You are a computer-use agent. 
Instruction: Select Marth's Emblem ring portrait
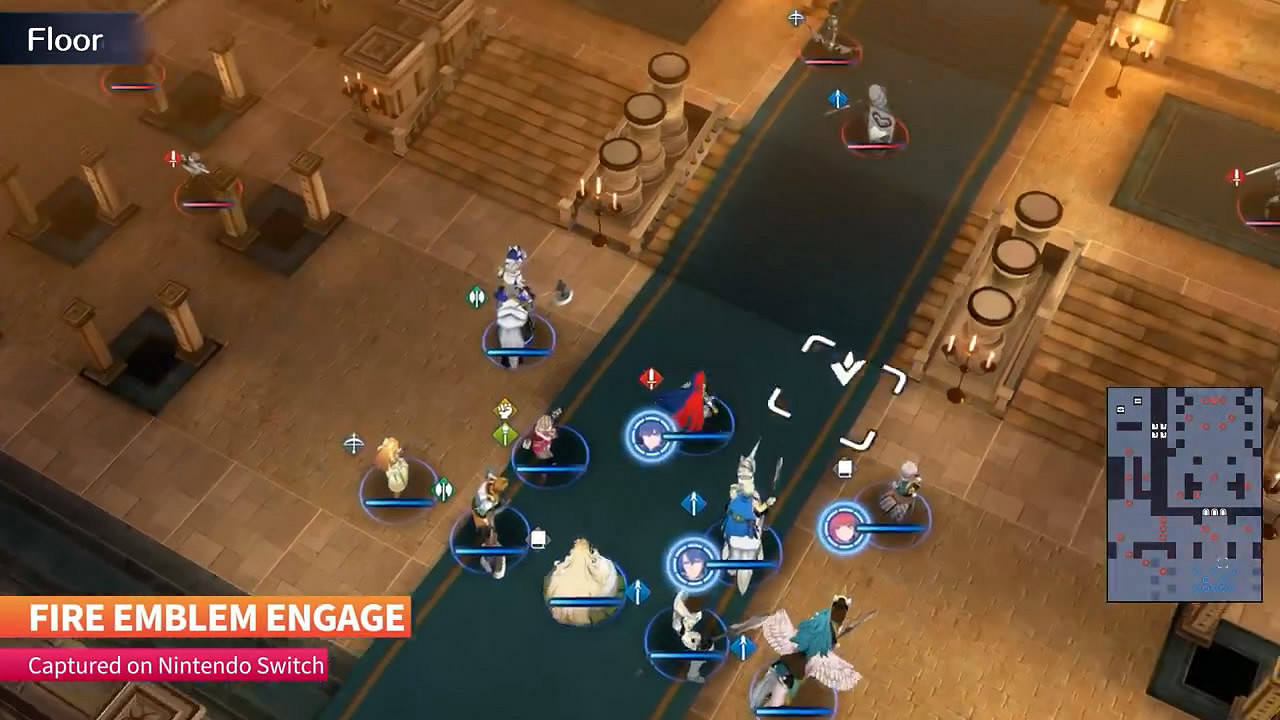coord(650,434)
